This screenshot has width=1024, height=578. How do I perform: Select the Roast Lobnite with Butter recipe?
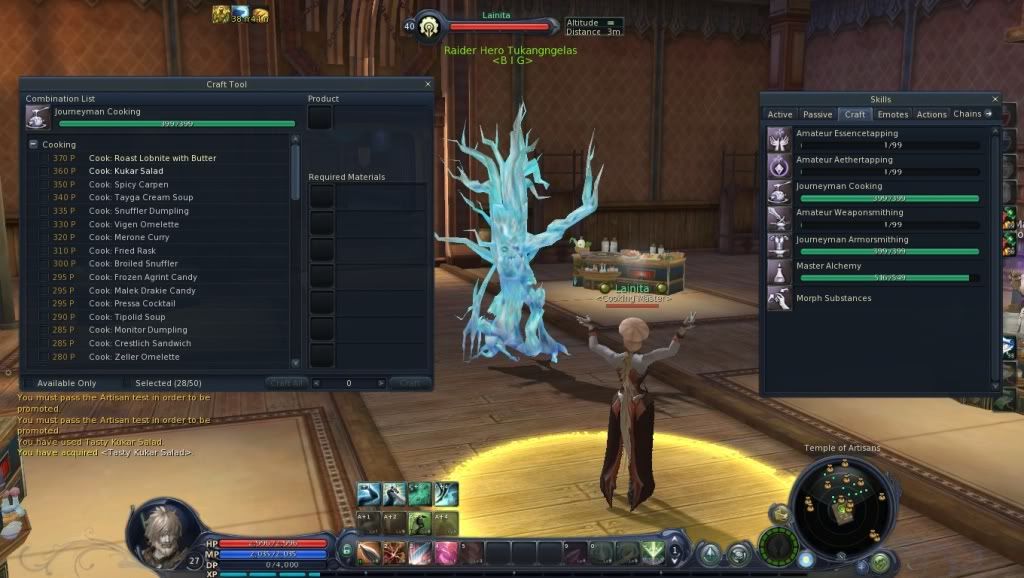click(152, 158)
